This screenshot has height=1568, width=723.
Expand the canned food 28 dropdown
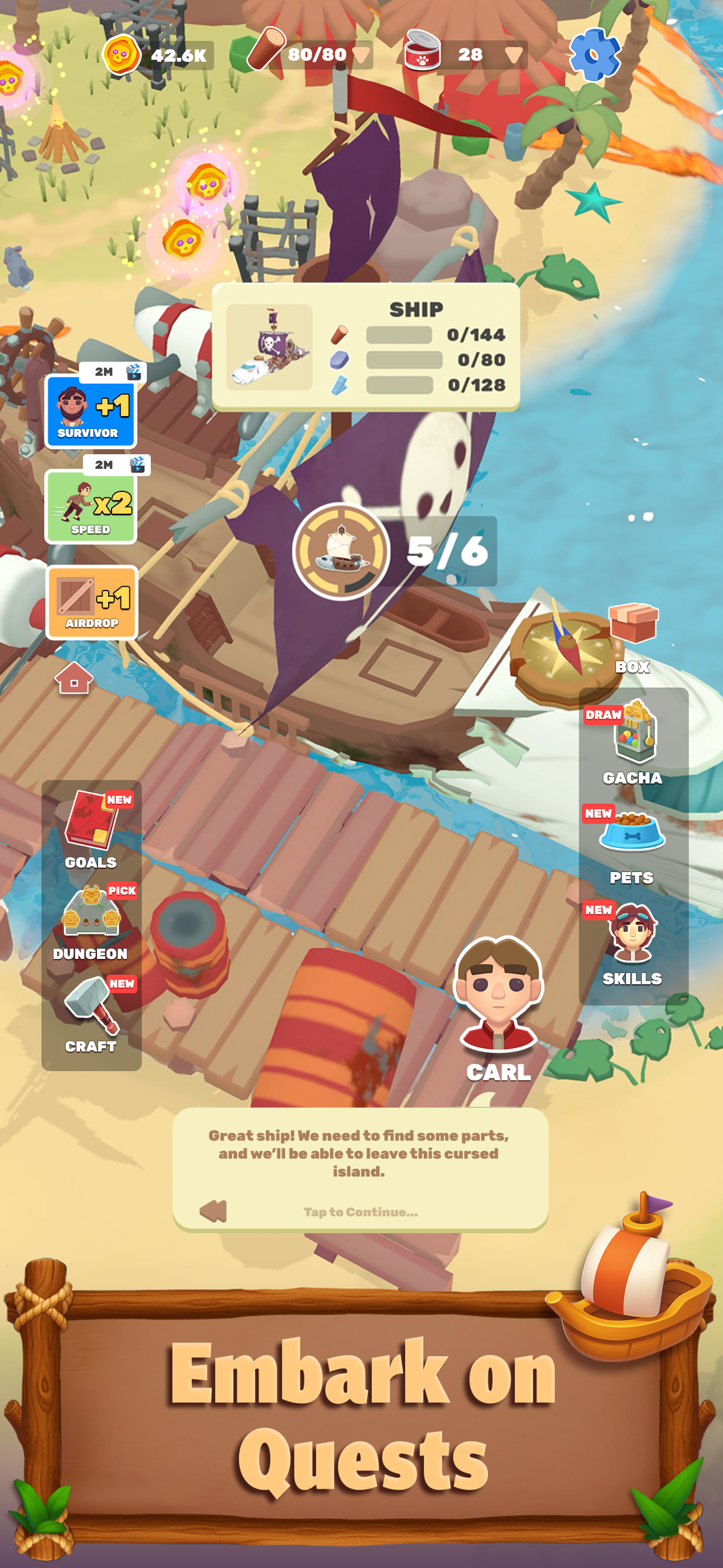click(515, 55)
